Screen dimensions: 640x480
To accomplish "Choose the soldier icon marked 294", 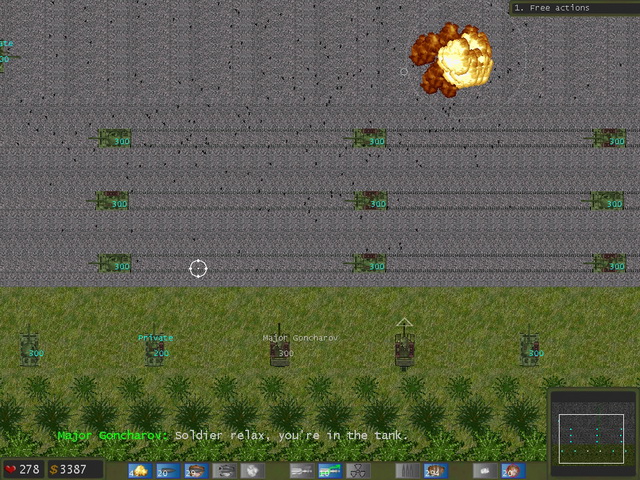I will [434, 471].
